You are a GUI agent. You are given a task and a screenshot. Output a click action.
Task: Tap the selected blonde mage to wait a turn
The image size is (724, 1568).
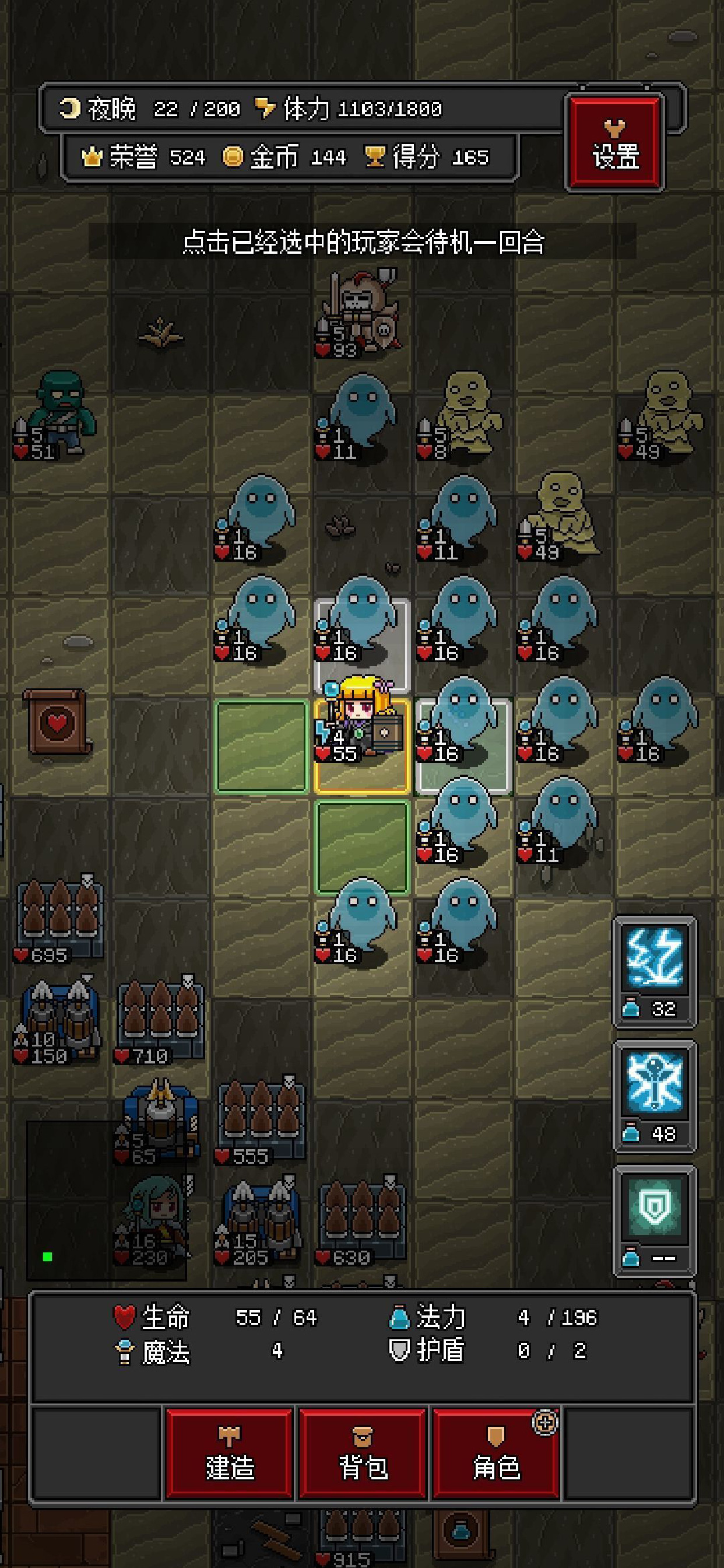362,745
